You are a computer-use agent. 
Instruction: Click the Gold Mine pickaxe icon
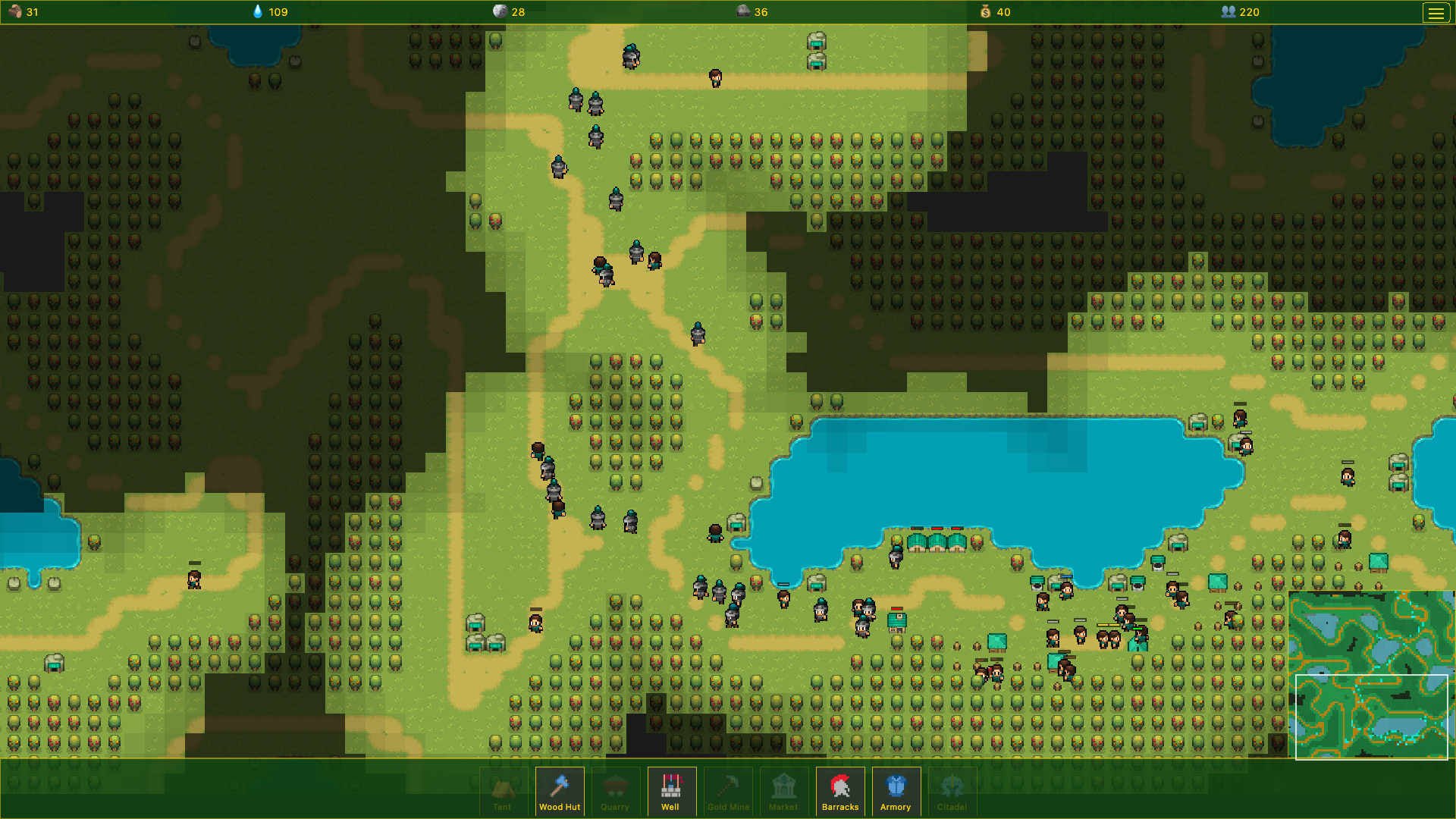(727, 785)
